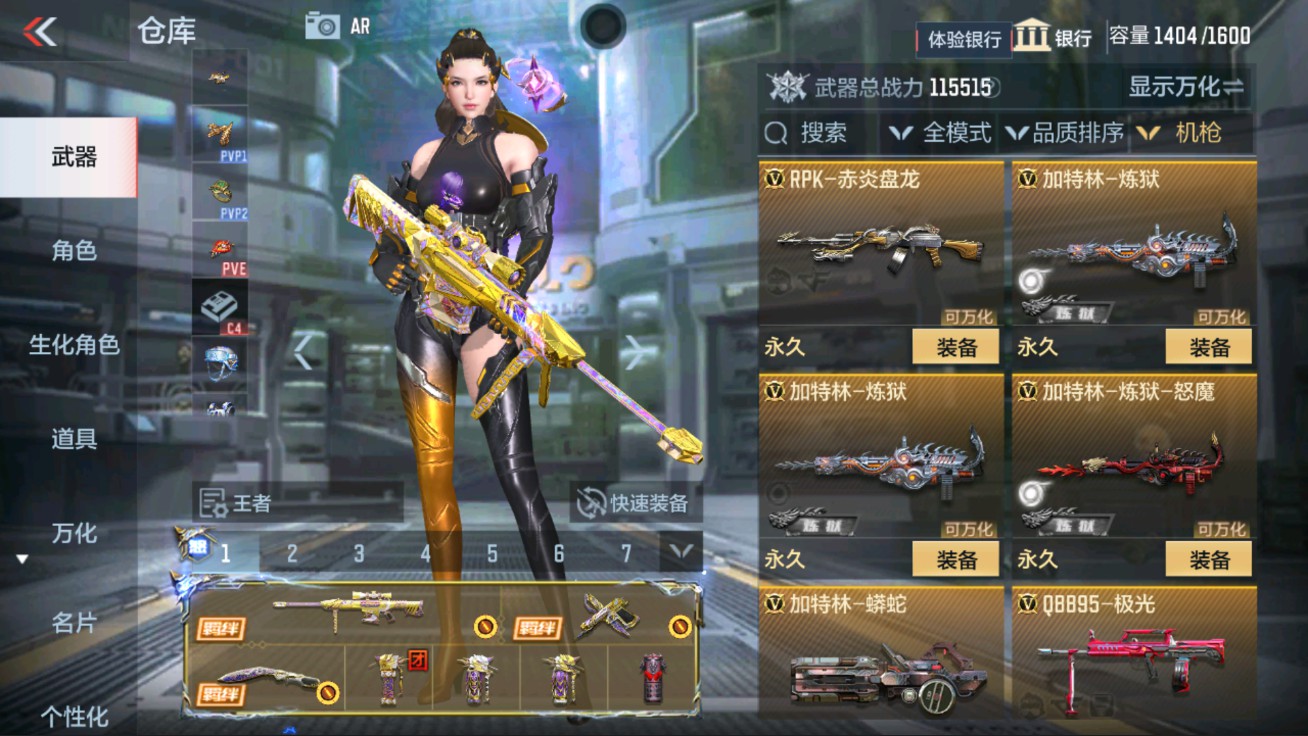The image size is (1308, 736).
Task: Toggle the prohibit icon on grenade loadout slot
Action: (x=679, y=626)
